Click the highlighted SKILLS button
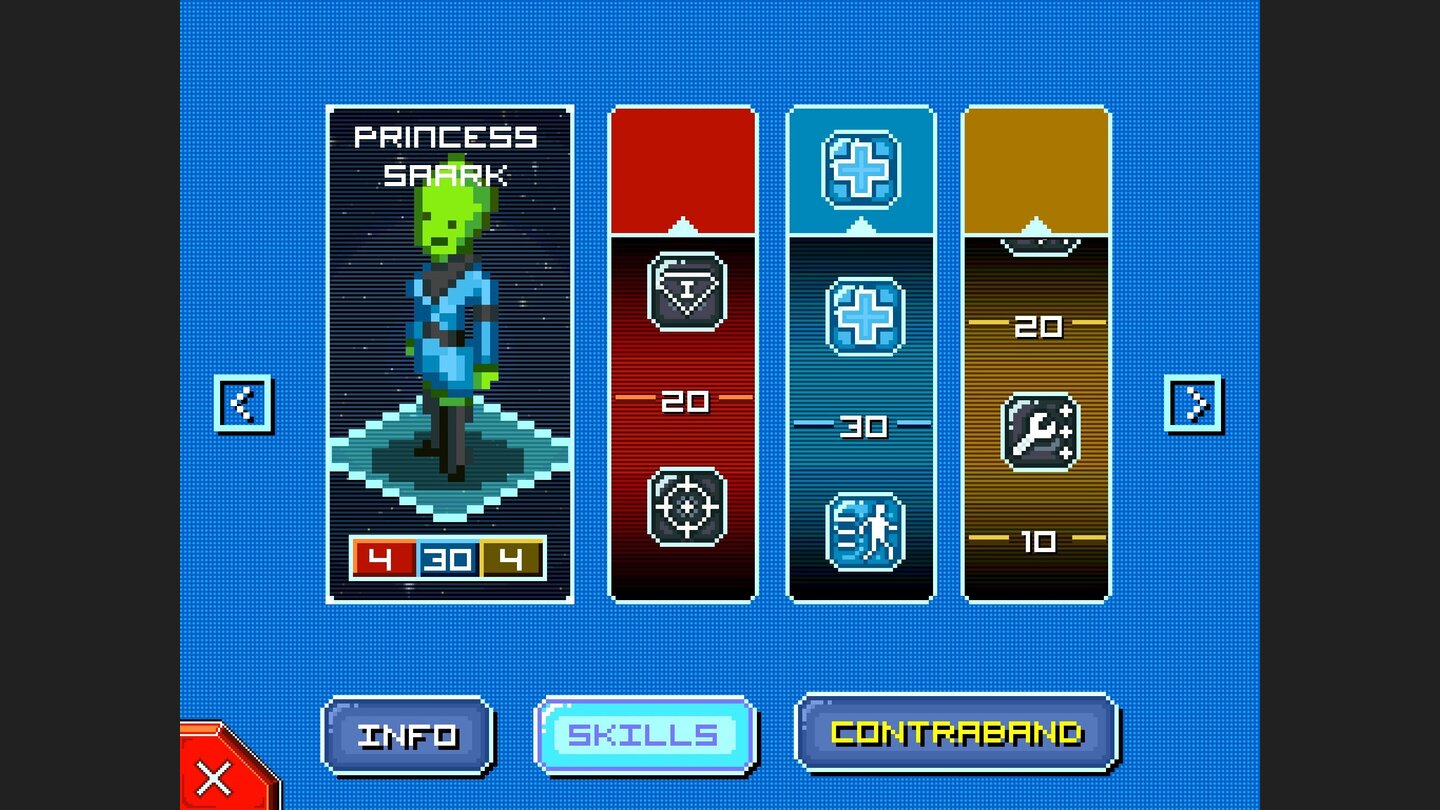This screenshot has width=1440, height=810. coord(644,734)
